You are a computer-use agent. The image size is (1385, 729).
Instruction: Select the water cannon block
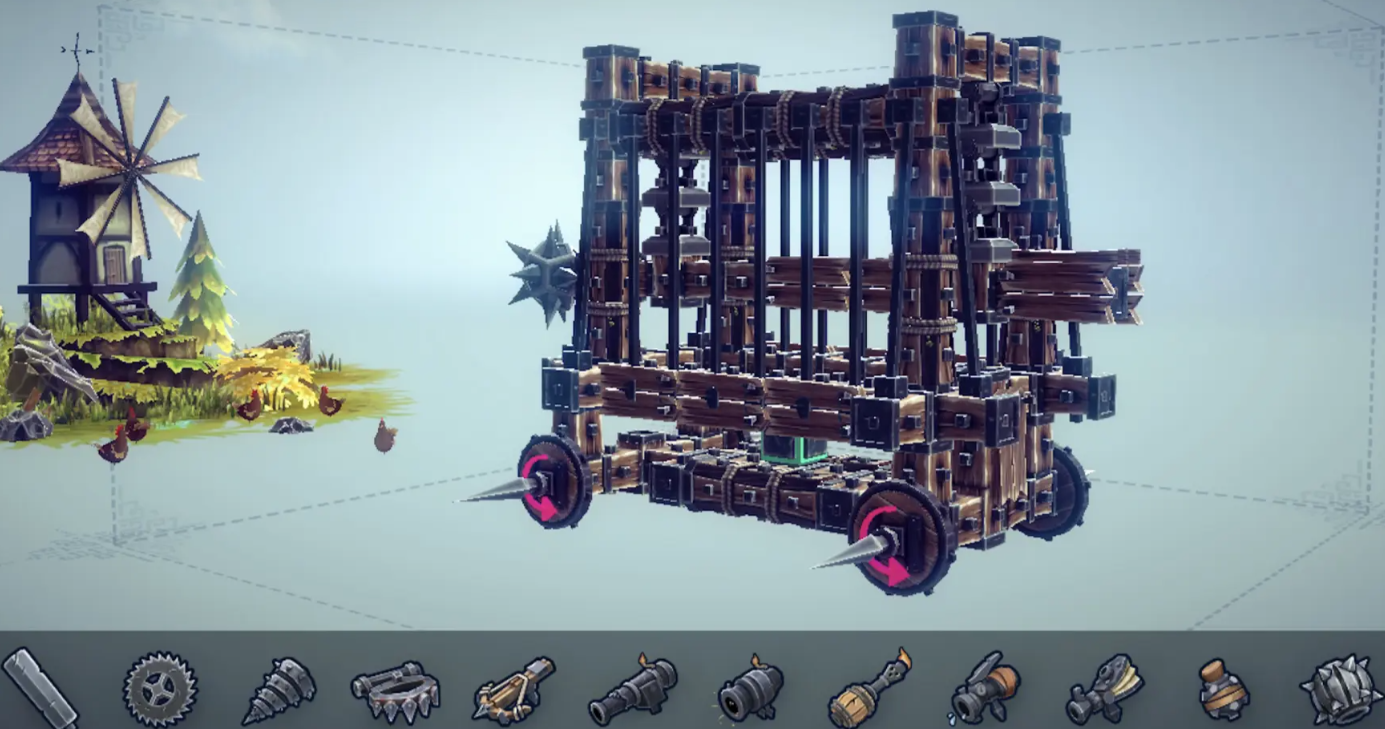(x=985, y=690)
